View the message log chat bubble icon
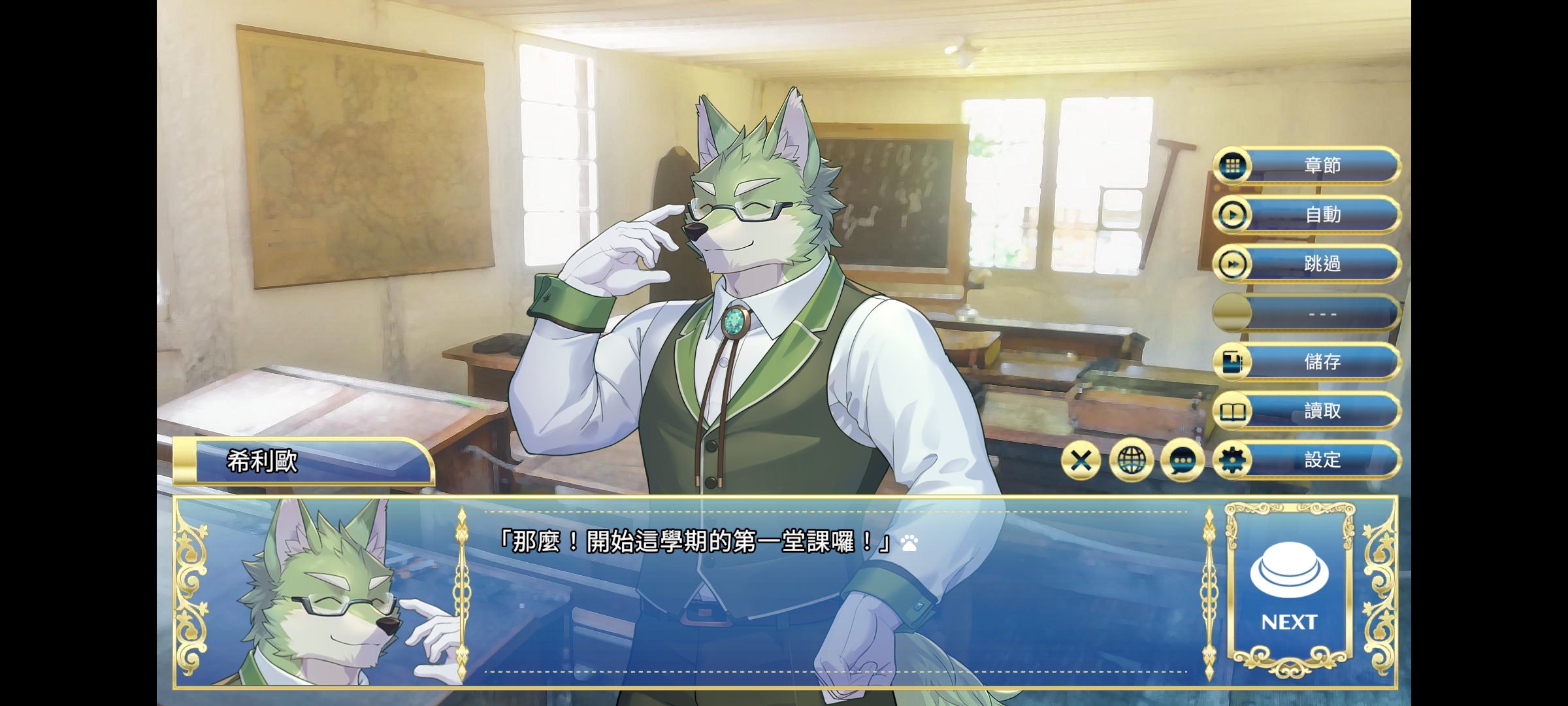The image size is (1568, 706). click(x=1183, y=460)
